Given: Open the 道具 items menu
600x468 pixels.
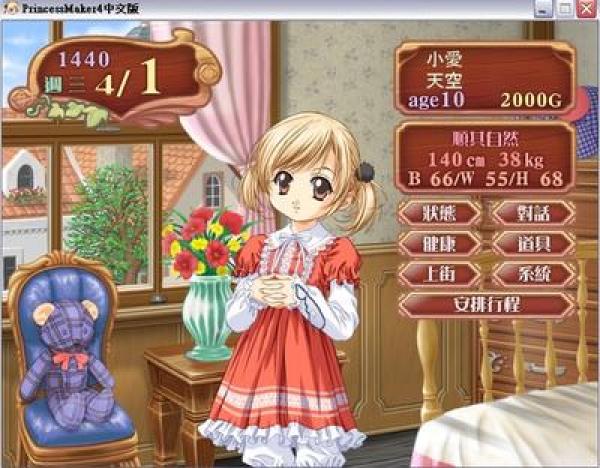Looking at the screenshot, I should tap(533, 244).
